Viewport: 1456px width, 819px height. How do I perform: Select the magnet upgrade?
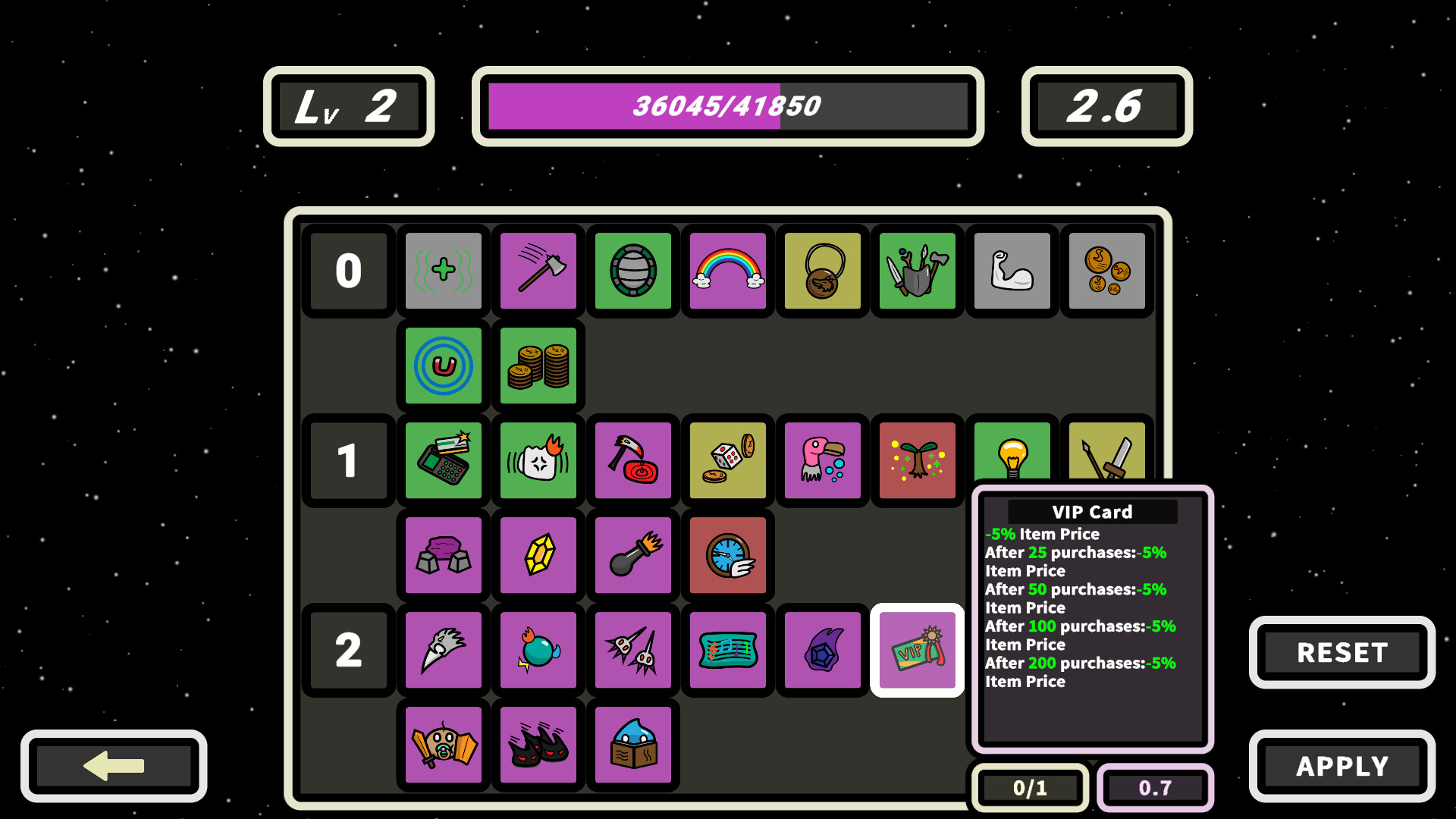[x=443, y=366]
